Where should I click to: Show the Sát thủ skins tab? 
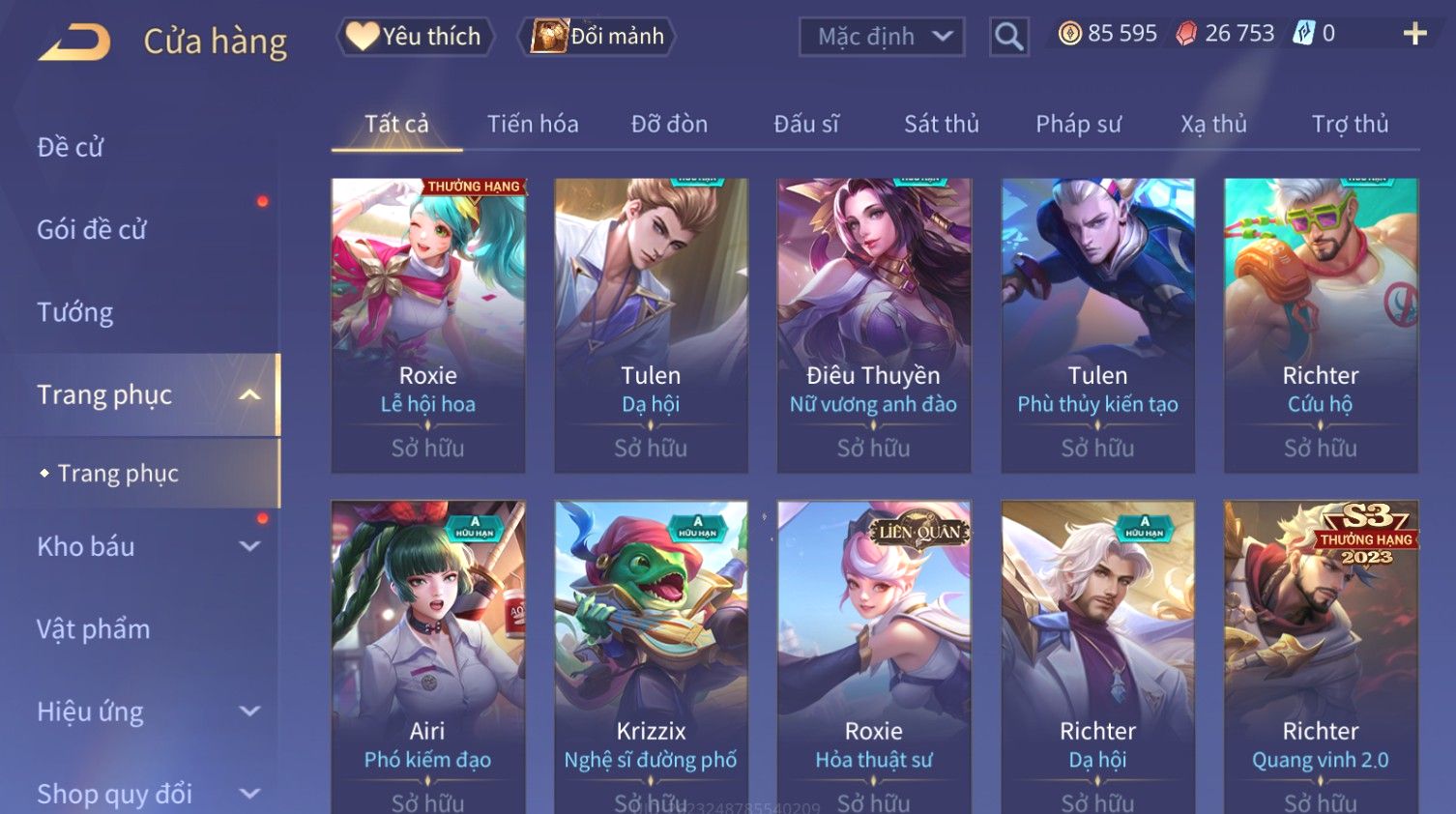[x=941, y=124]
